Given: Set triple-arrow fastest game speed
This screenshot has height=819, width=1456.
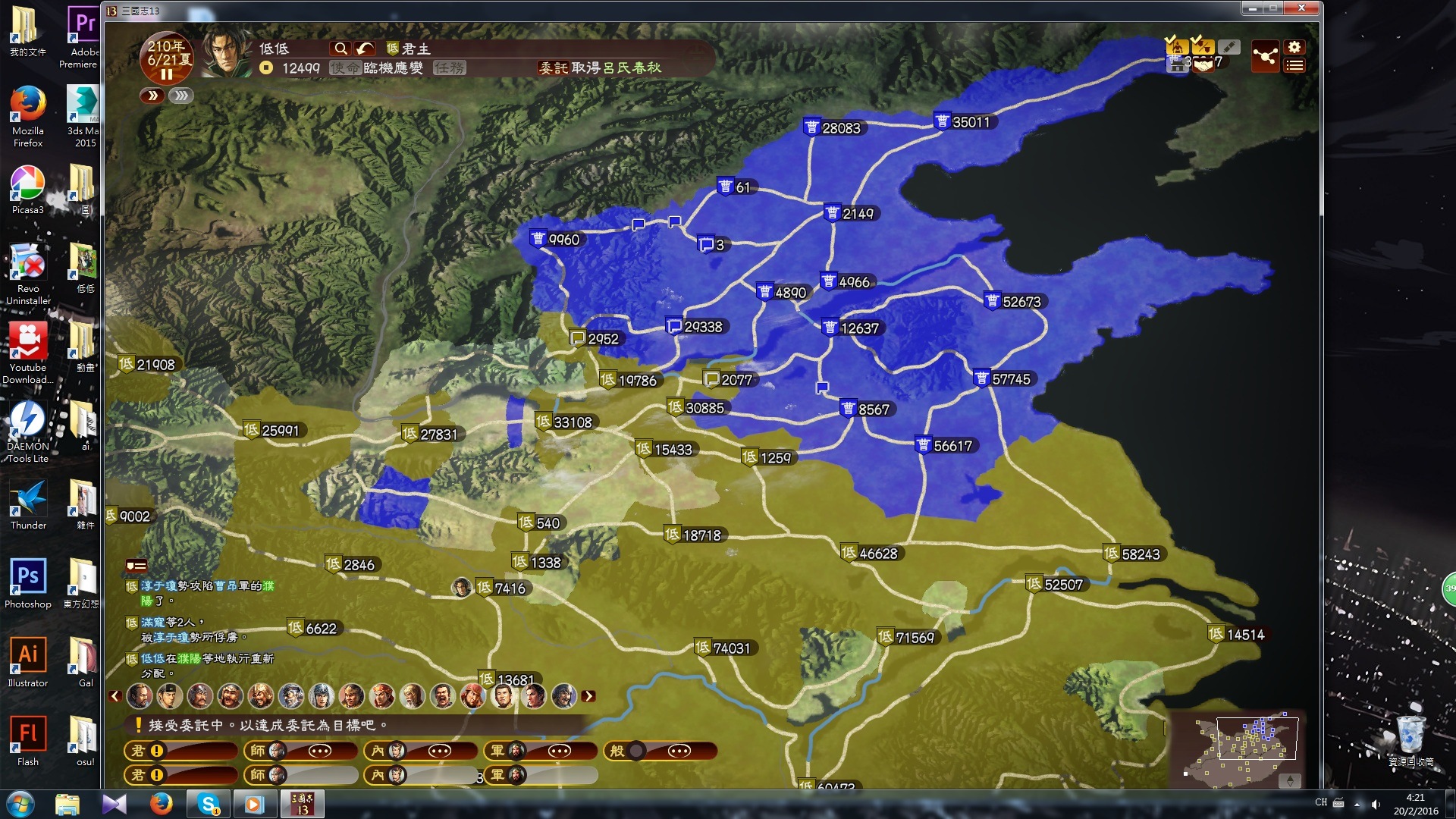Looking at the screenshot, I should pos(181,96).
